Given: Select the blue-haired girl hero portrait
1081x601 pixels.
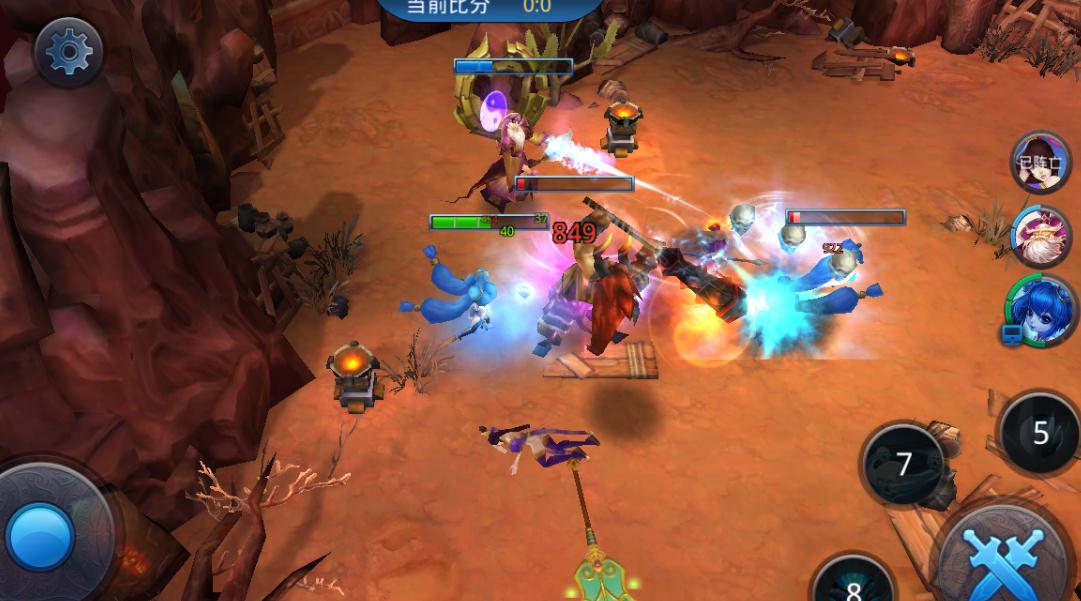Looking at the screenshot, I should [x=1043, y=308].
